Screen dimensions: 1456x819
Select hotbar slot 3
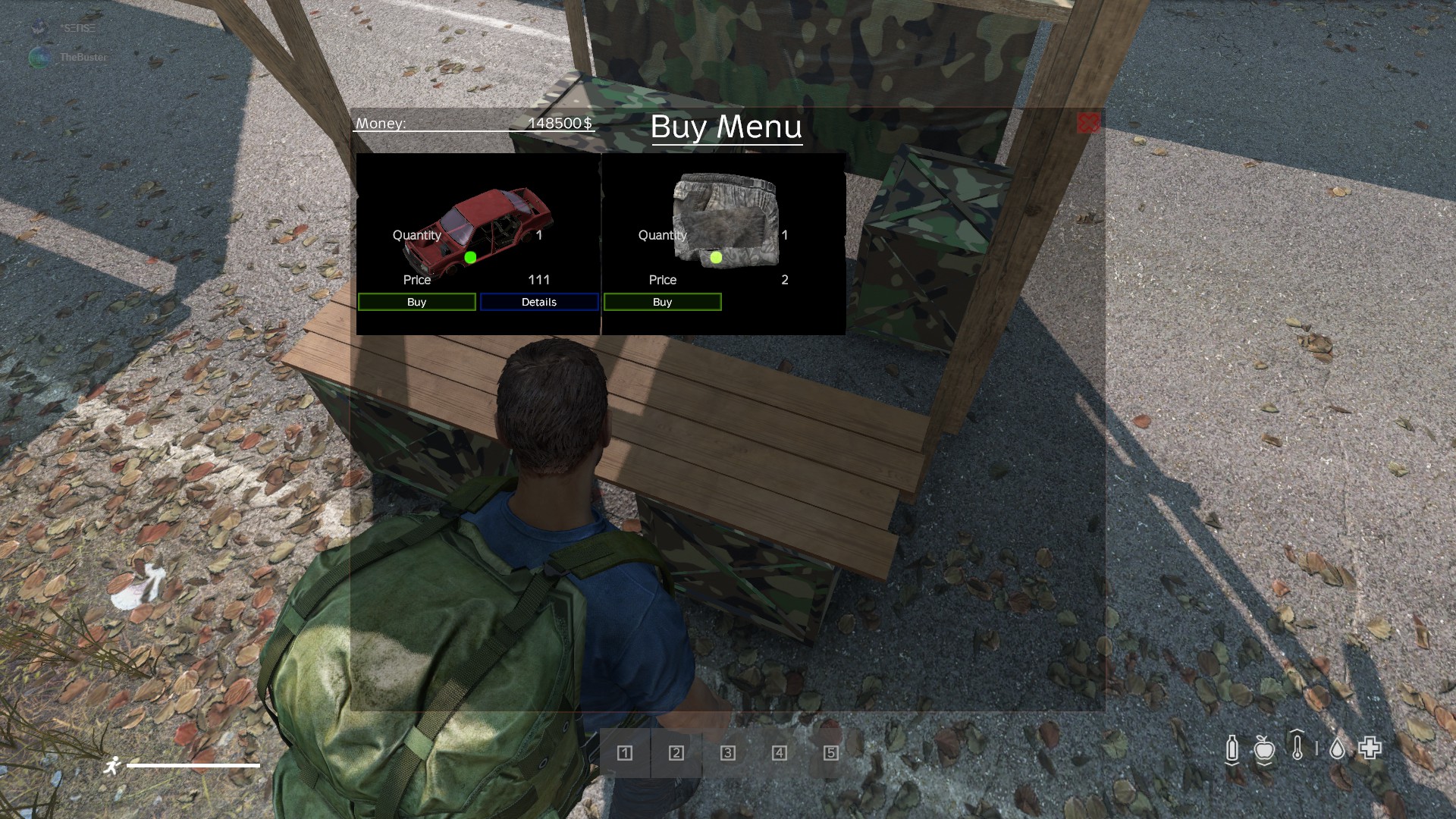(x=728, y=753)
